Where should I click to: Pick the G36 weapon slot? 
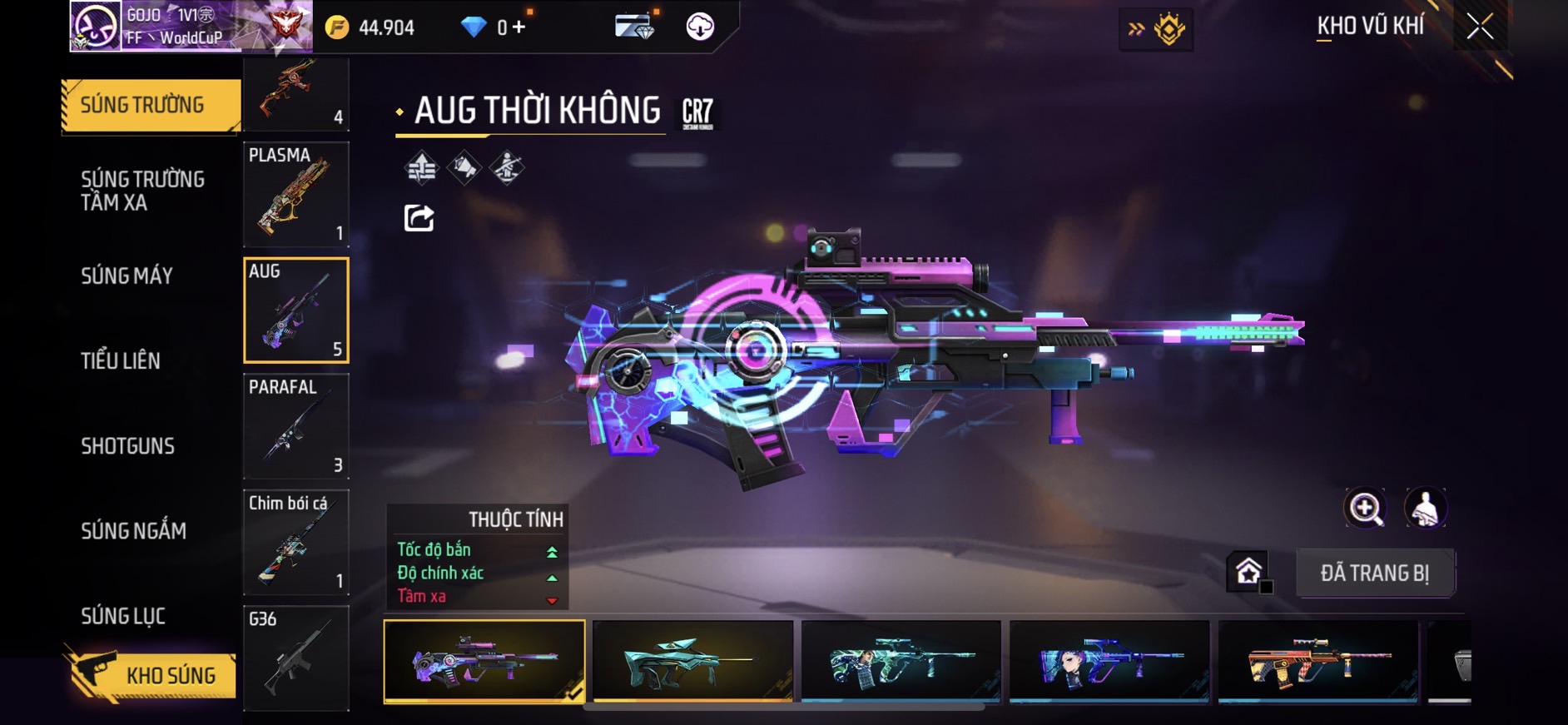(x=295, y=658)
